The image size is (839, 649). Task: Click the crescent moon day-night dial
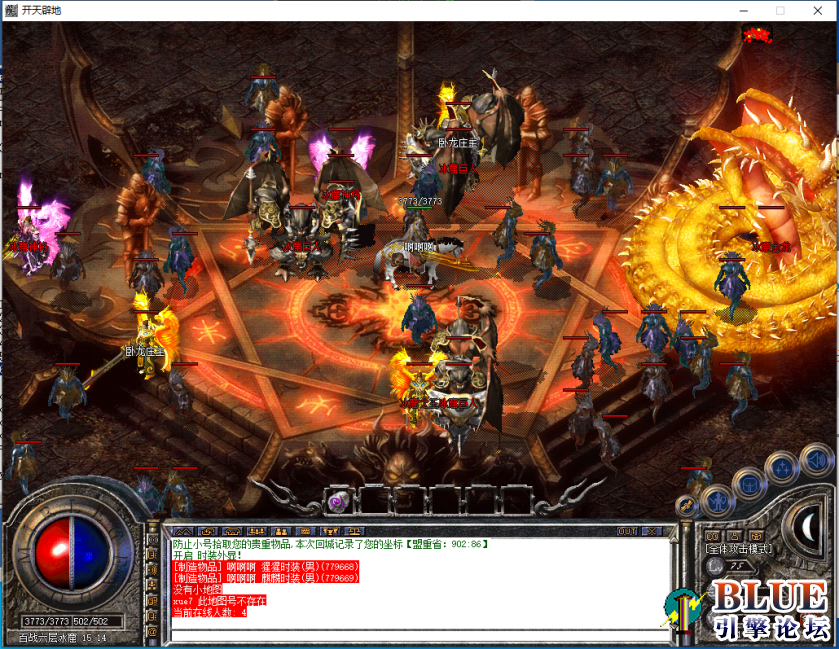click(811, 527)
